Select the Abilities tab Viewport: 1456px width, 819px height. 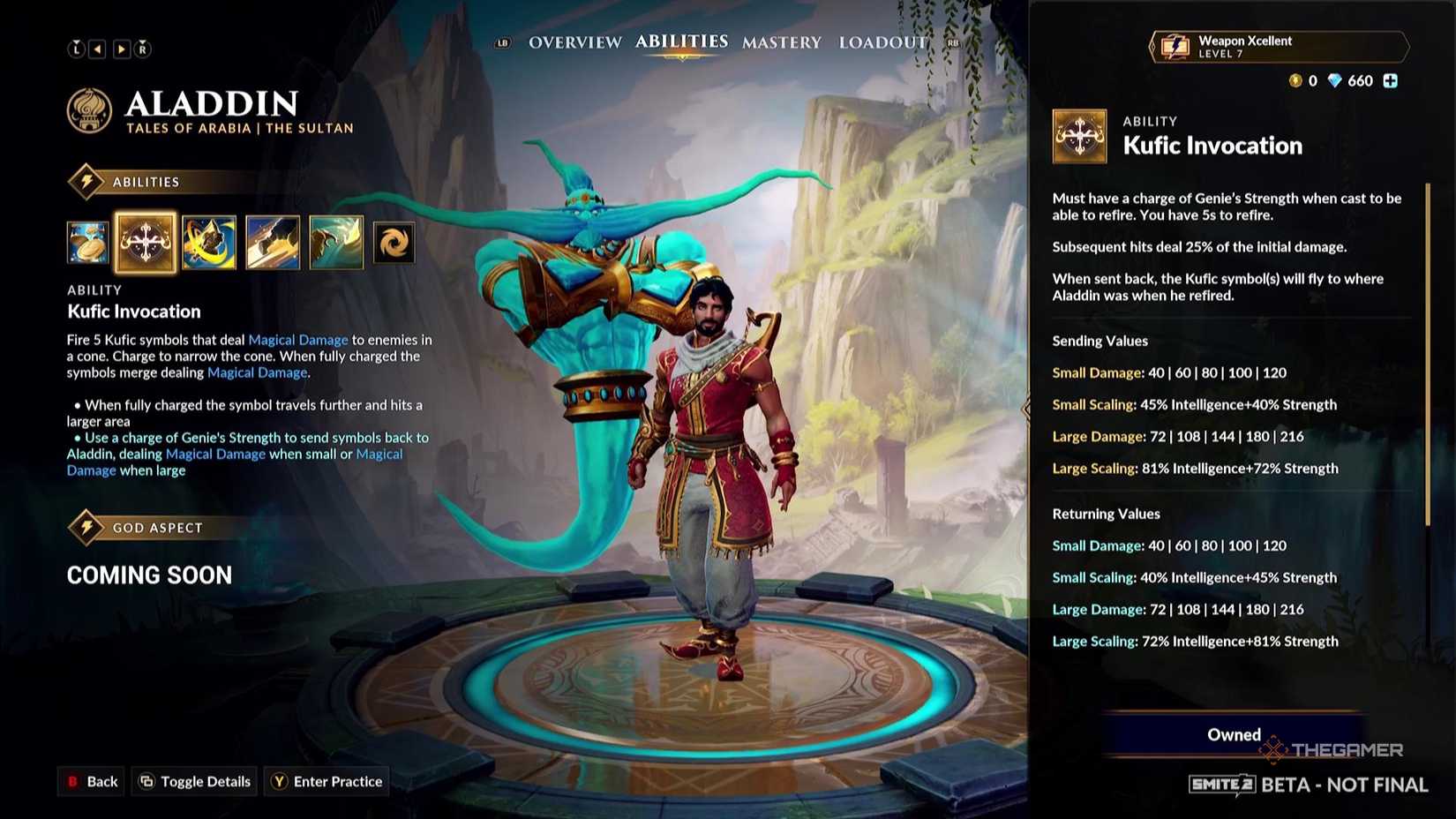tap(680, 41)
